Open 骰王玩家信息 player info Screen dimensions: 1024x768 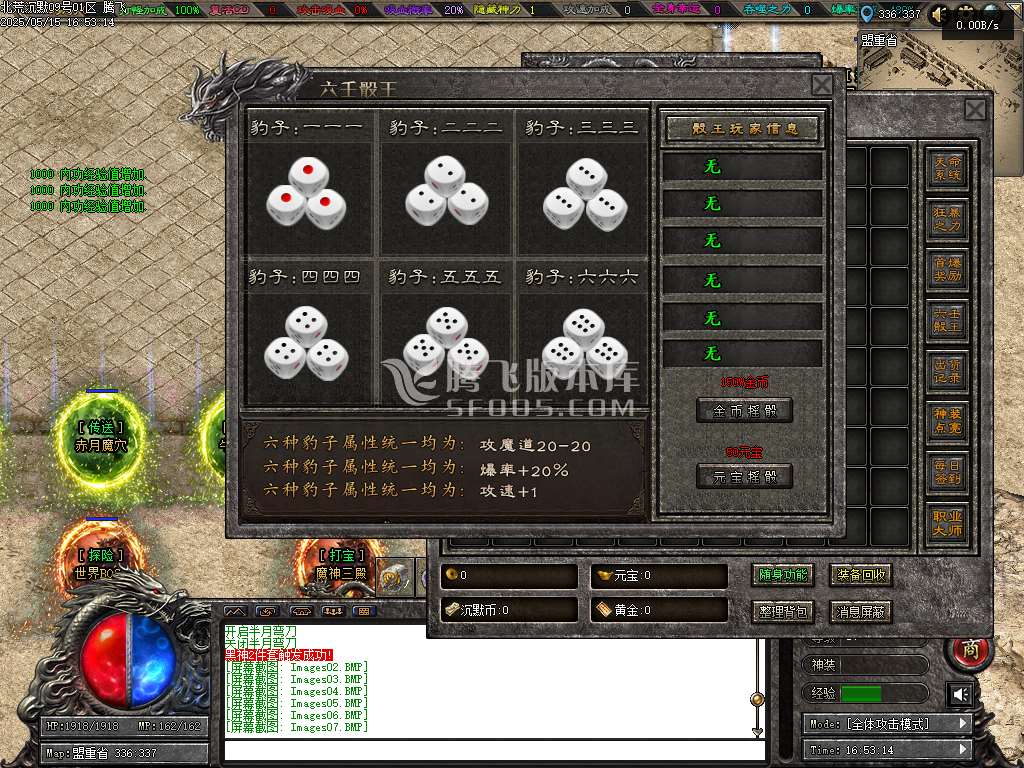[x=742, y=129]
